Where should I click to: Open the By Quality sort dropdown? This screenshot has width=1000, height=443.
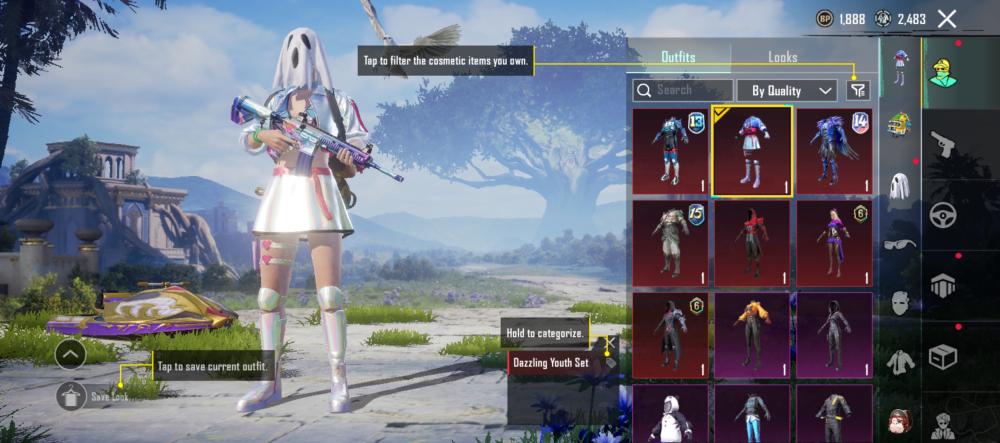(787, 90)
